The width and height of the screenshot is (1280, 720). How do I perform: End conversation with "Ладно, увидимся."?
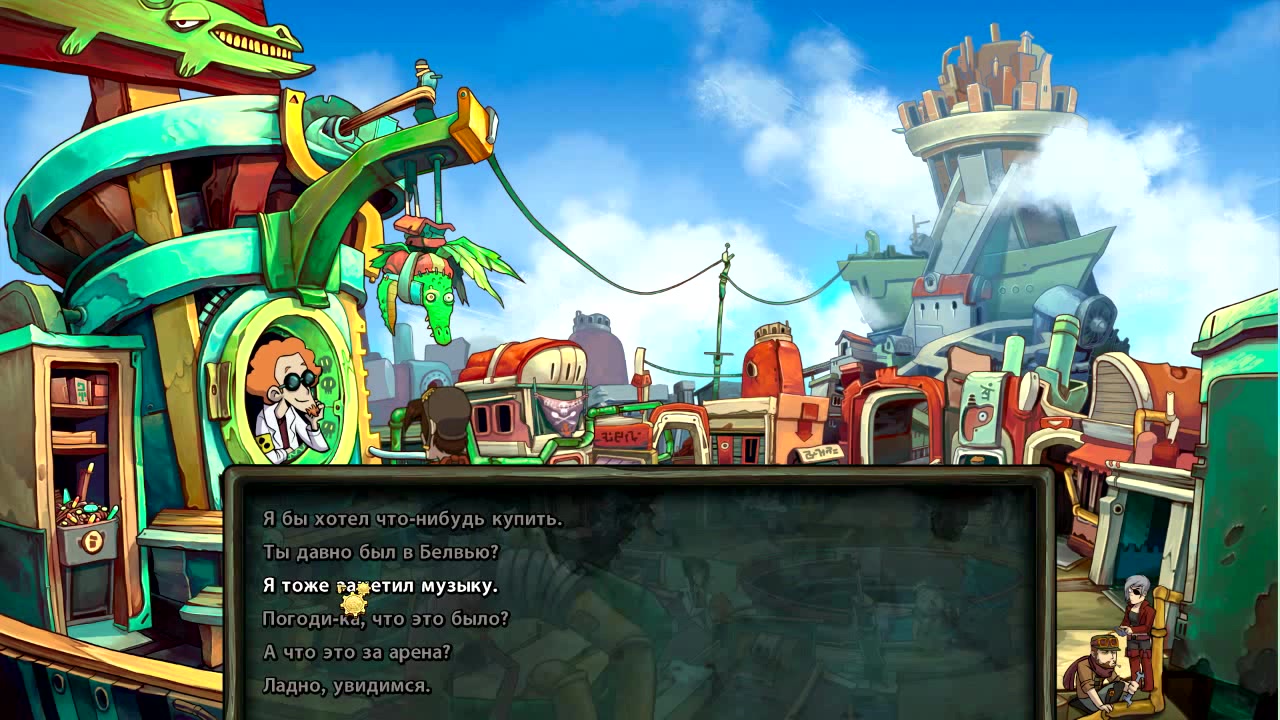(346, 686)
